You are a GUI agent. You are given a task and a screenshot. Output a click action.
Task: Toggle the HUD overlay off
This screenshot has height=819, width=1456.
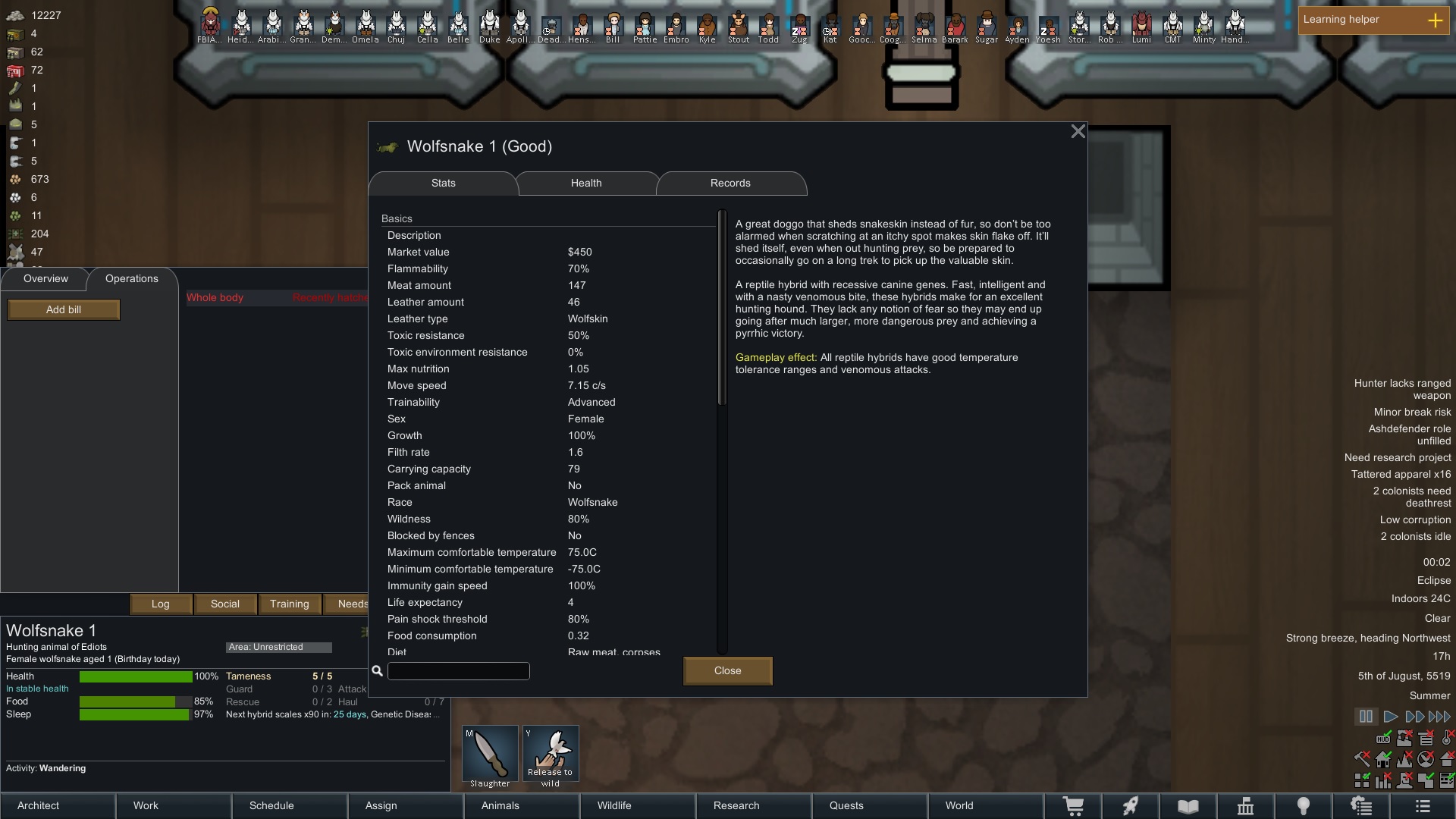(x=1383, y=739)
